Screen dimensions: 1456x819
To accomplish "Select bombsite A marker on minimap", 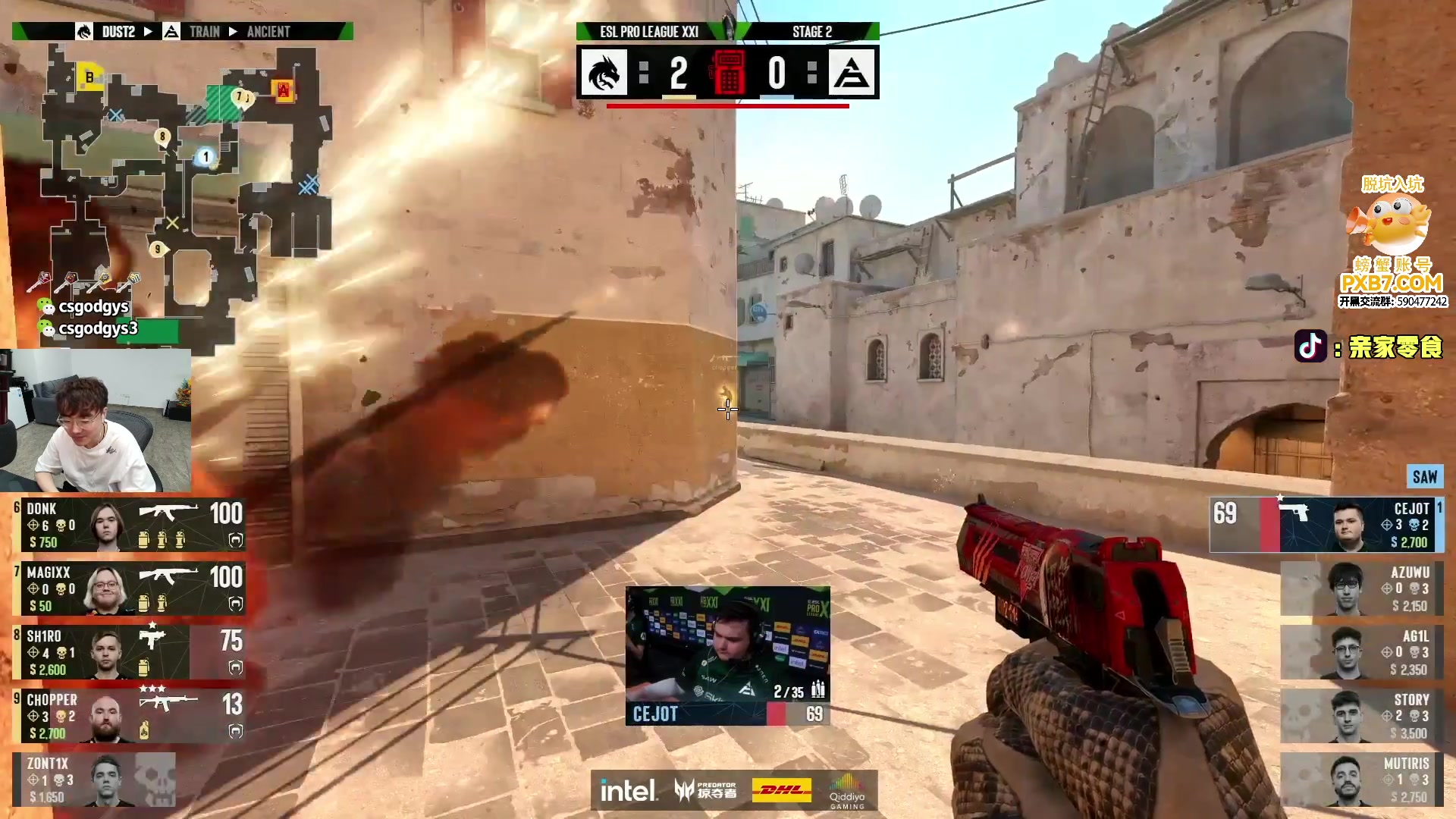I will [x=284, y=91].
